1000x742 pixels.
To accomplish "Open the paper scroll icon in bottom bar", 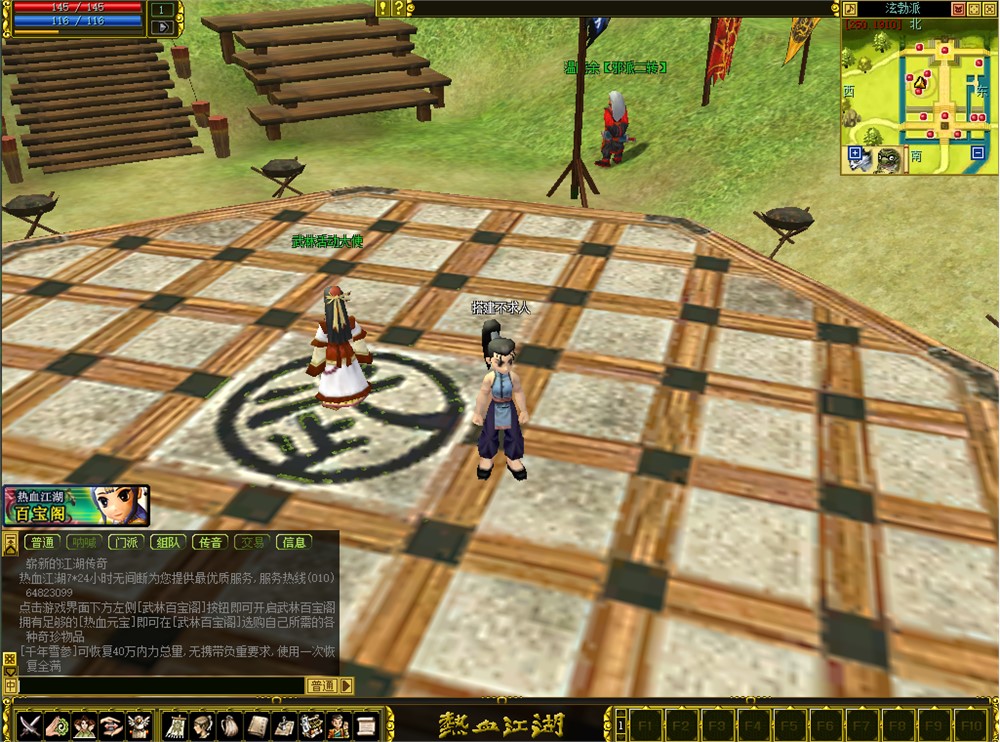I will (x=366, y=724).
